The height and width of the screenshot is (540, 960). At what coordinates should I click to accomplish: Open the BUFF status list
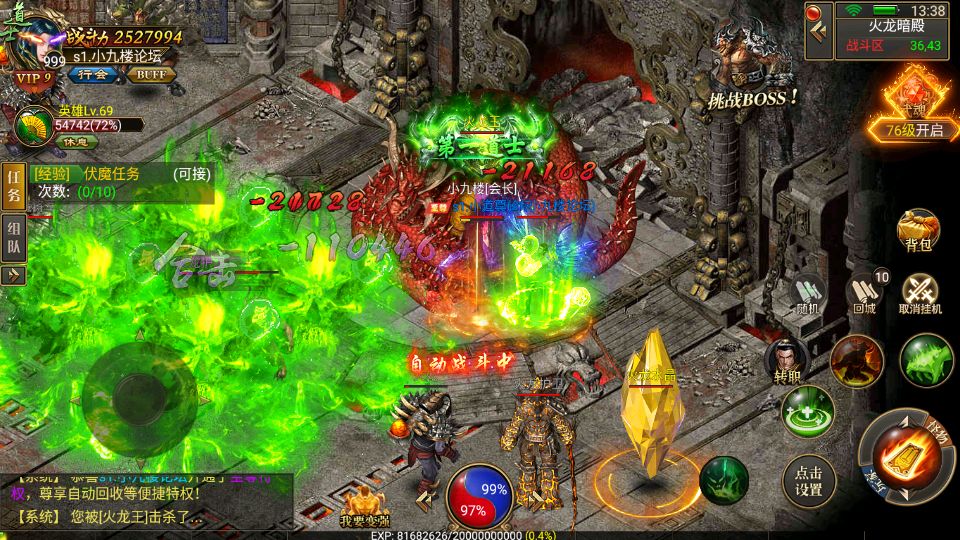pyautogui.click(x=151, y=74)
